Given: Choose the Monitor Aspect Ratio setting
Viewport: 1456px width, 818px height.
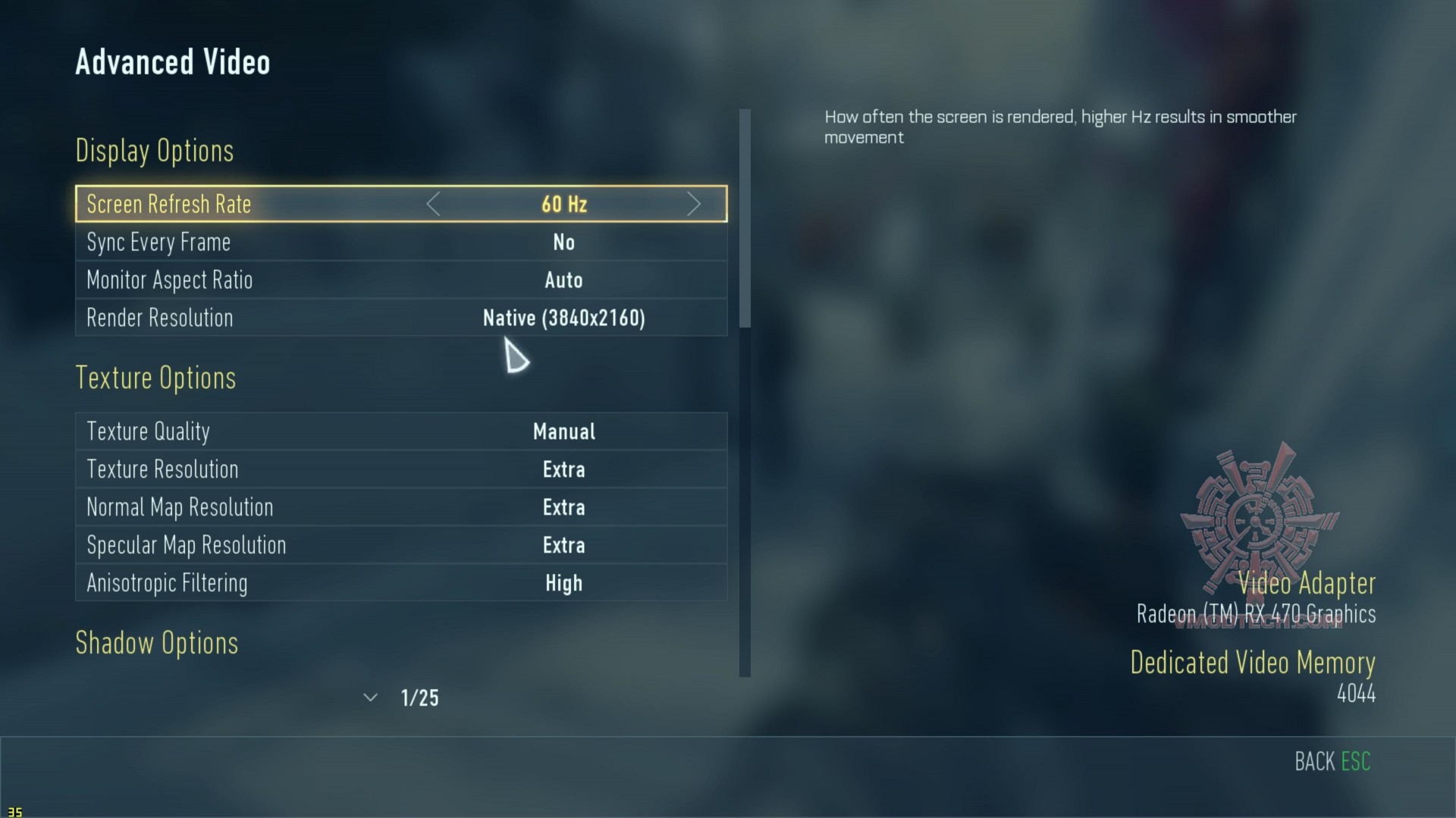Looking at the screenshot, I should pyautogui.click(x=400, y=281).
